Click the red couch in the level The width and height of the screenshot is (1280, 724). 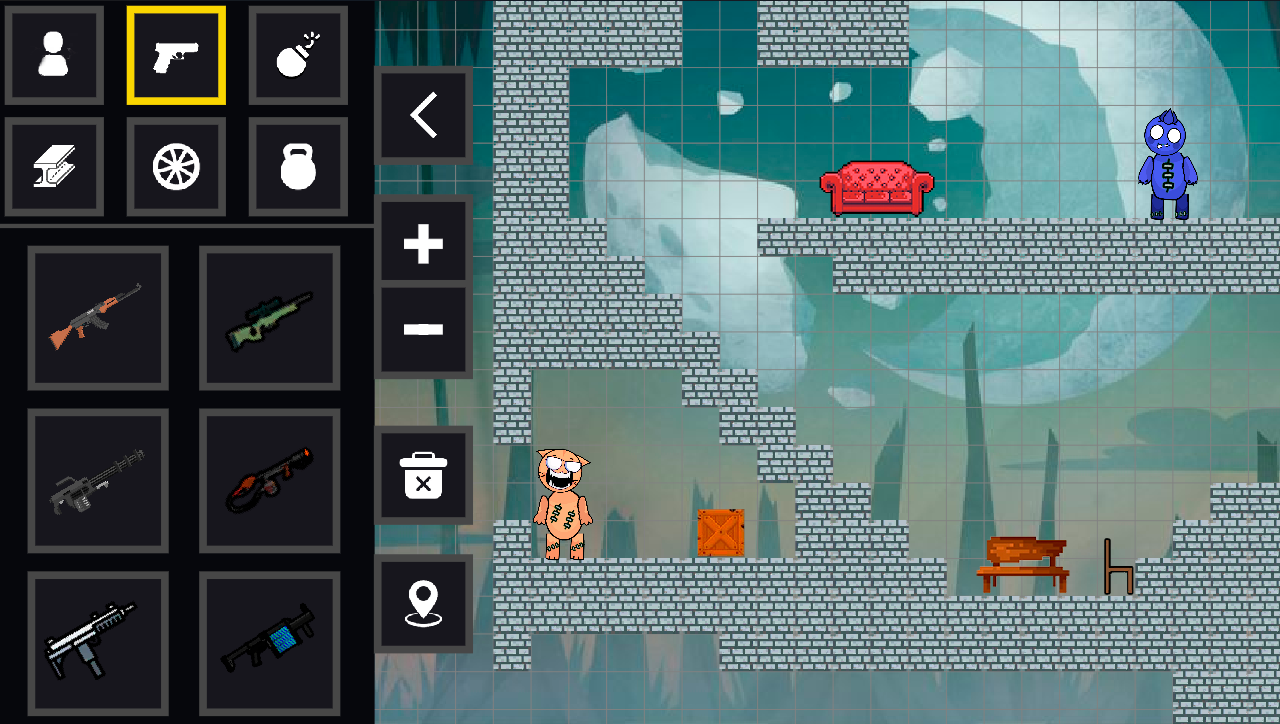pos(878,188)
